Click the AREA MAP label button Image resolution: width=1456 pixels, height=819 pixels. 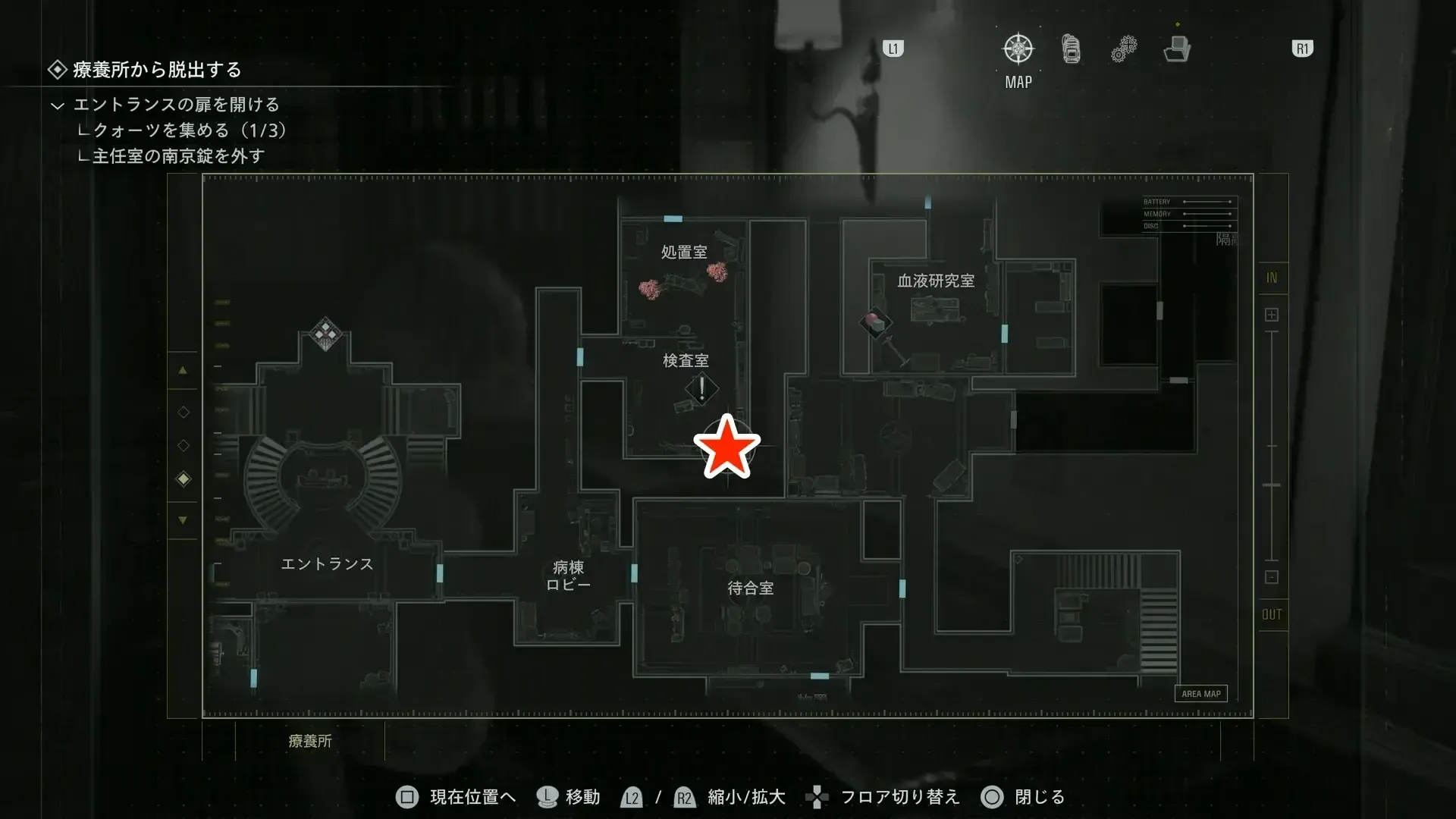click(1200, 693)
